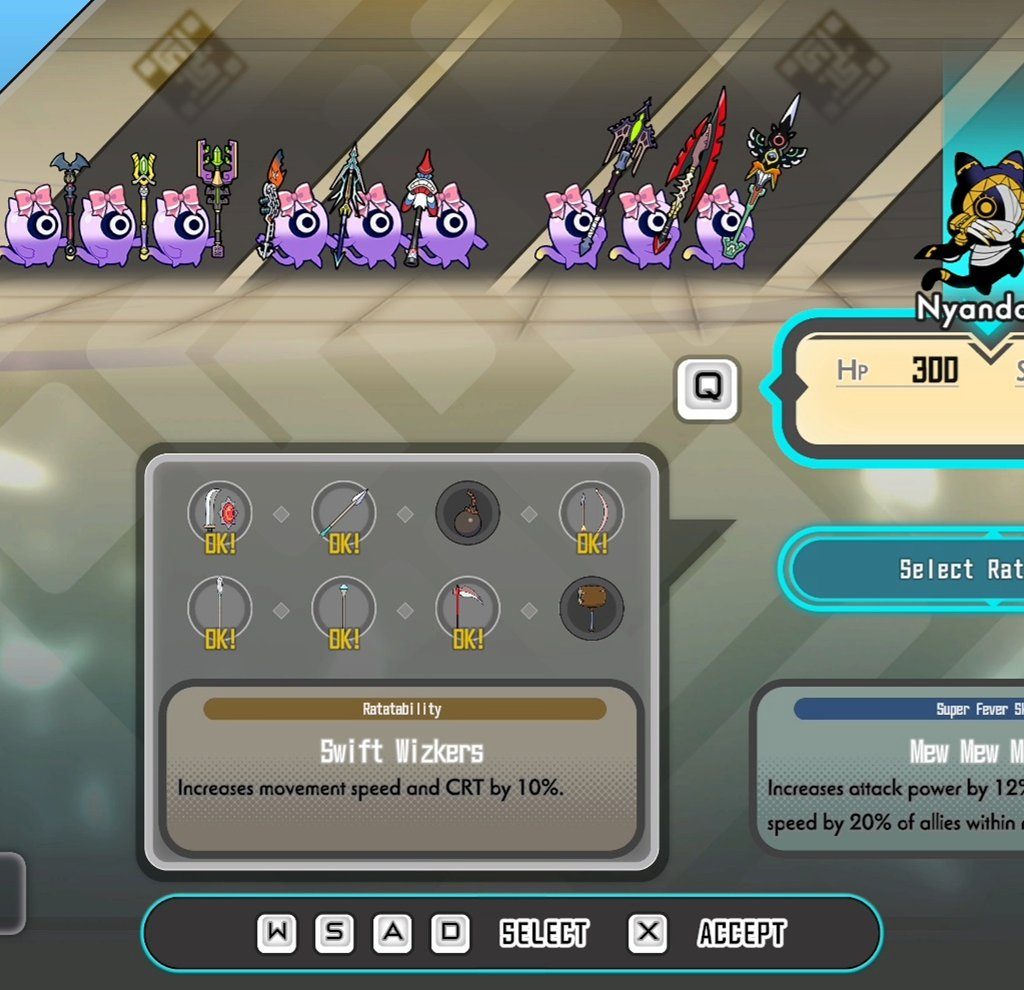Choose the spear weapon icon
The height and width of the screenshot is (990, 1024).
344,514
